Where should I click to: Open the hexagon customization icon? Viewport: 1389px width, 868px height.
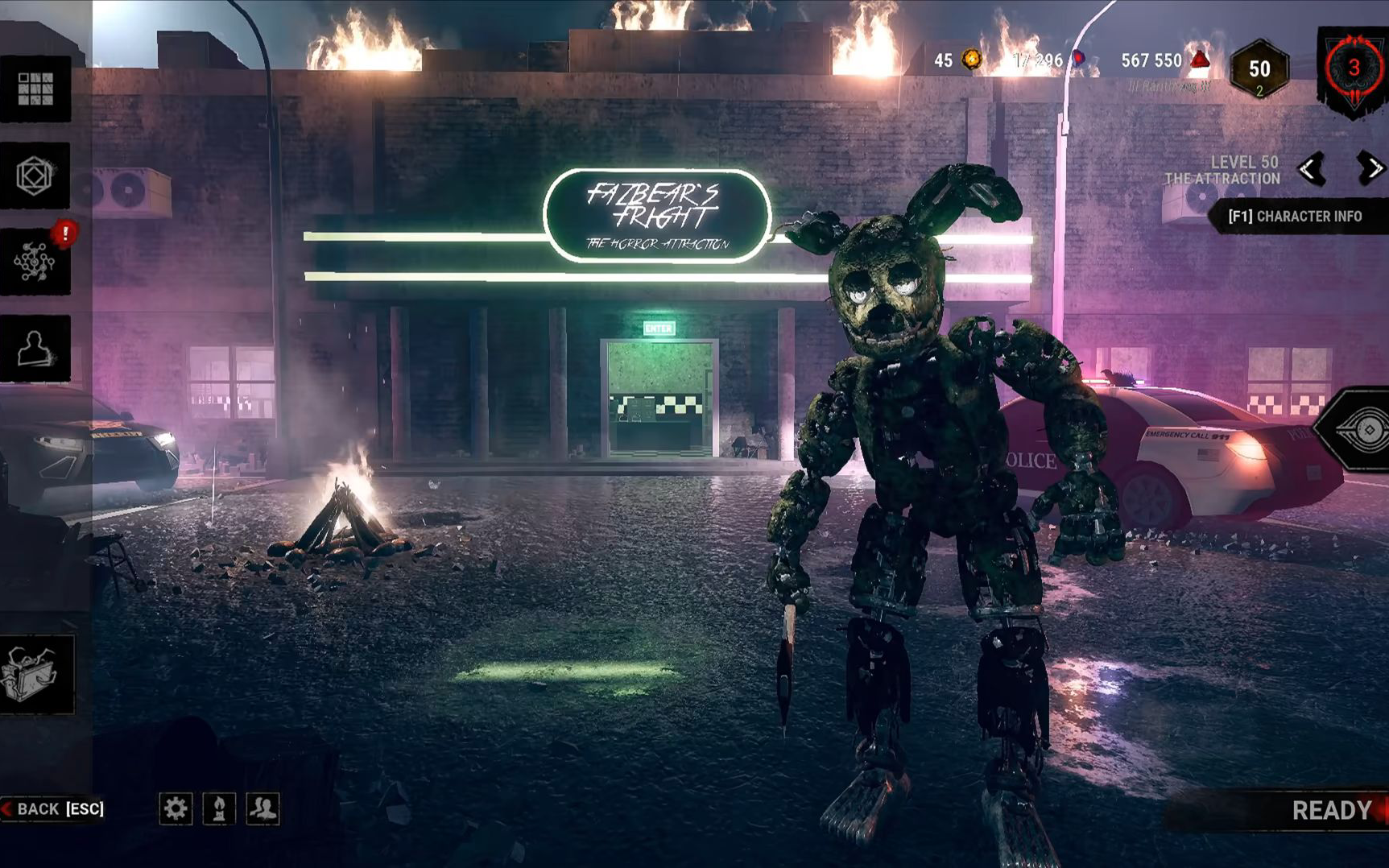(x=35, y=176)
